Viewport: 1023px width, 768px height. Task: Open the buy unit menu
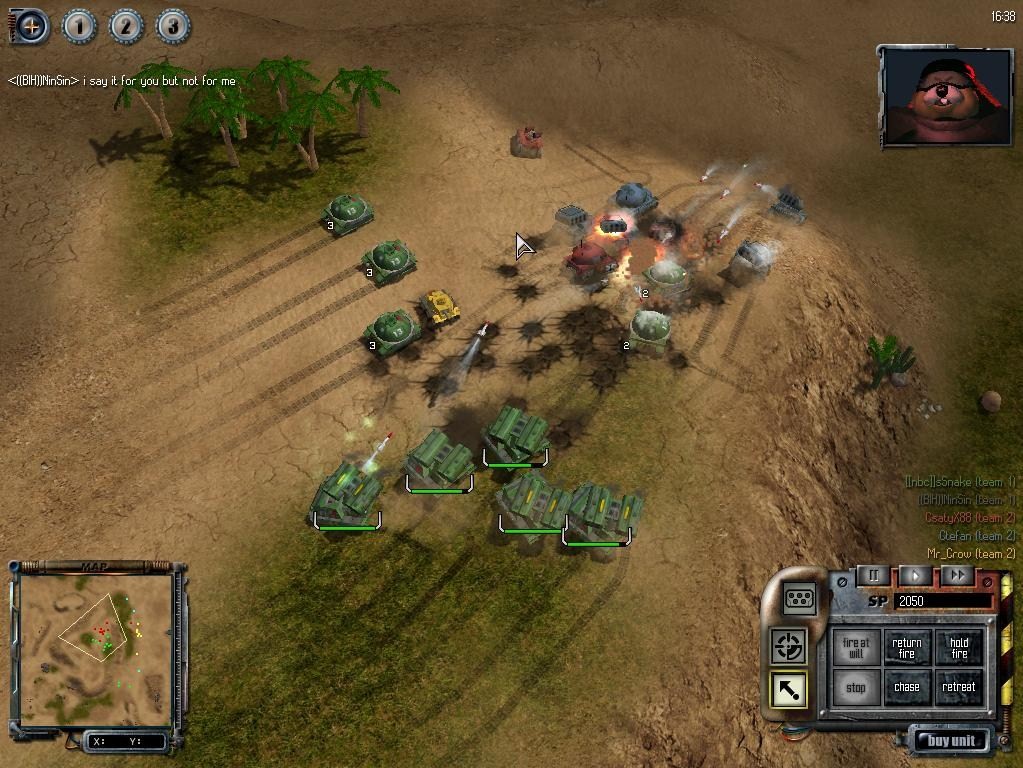[x=950, y=741]
